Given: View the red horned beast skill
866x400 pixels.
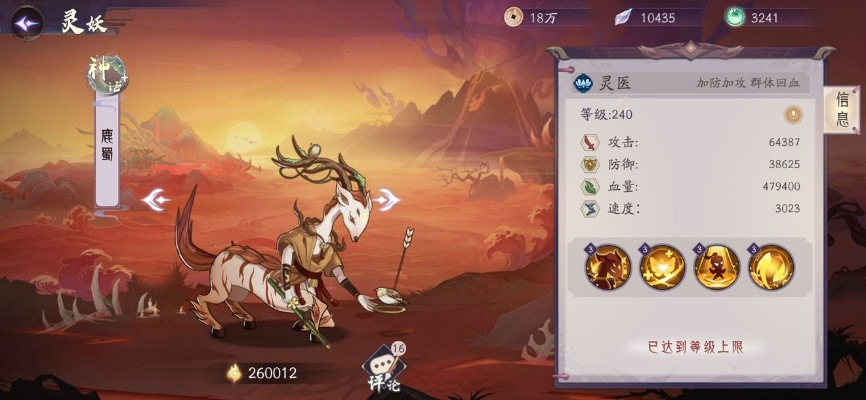Looking at the screenshot, I should click(607, 267).
